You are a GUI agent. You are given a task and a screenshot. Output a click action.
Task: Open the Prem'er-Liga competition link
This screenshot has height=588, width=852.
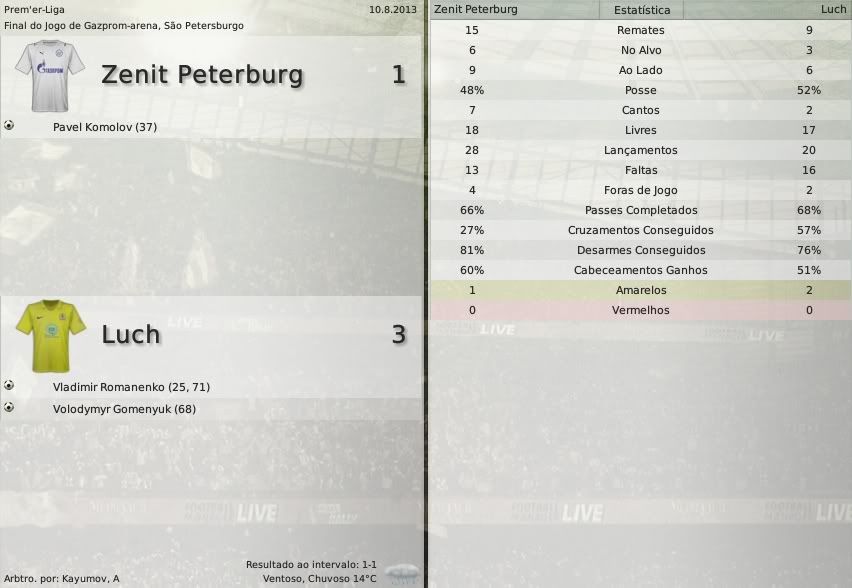[x=32, y=9]
